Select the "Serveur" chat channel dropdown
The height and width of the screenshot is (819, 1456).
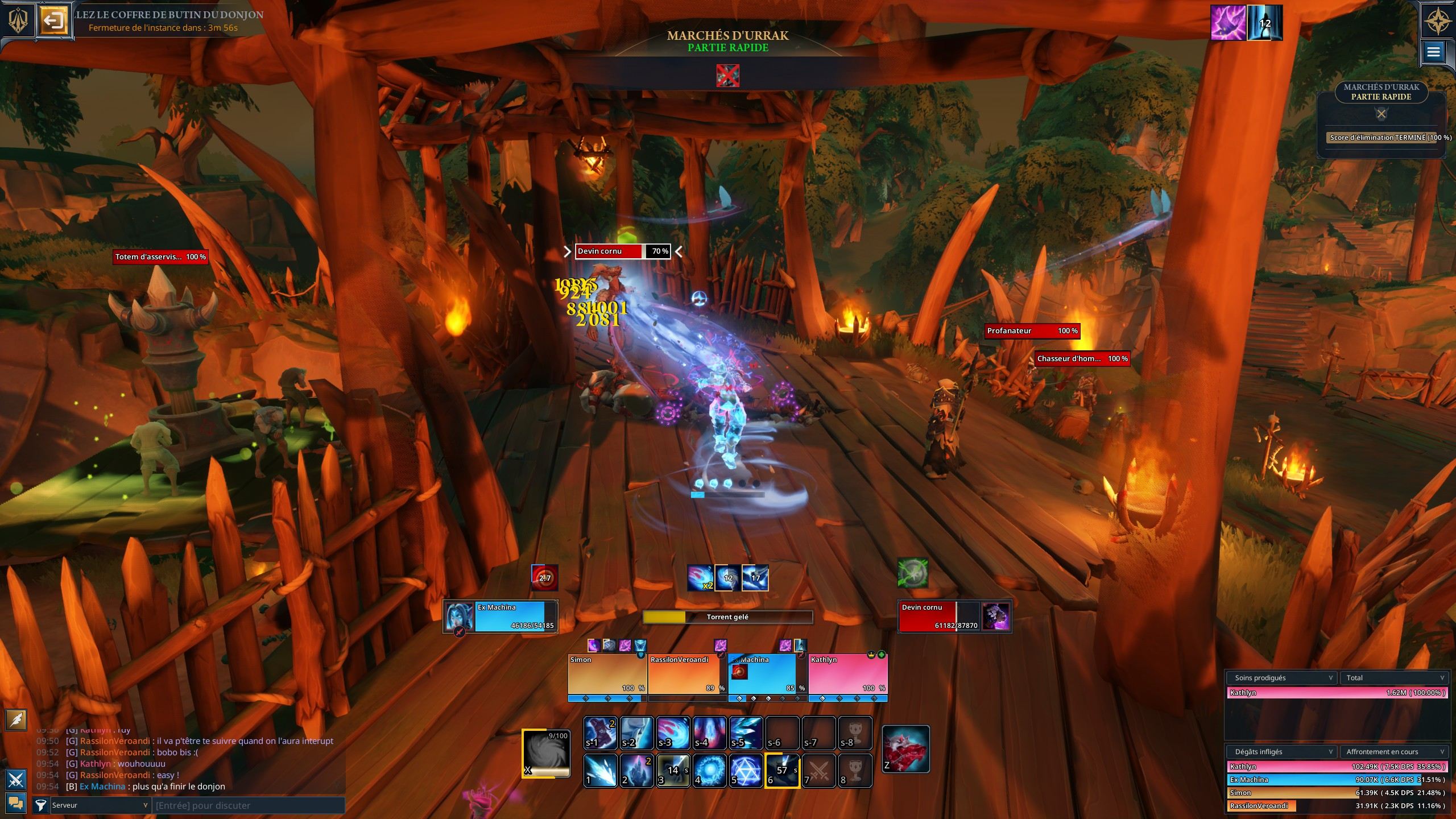[x=100, y=805]
